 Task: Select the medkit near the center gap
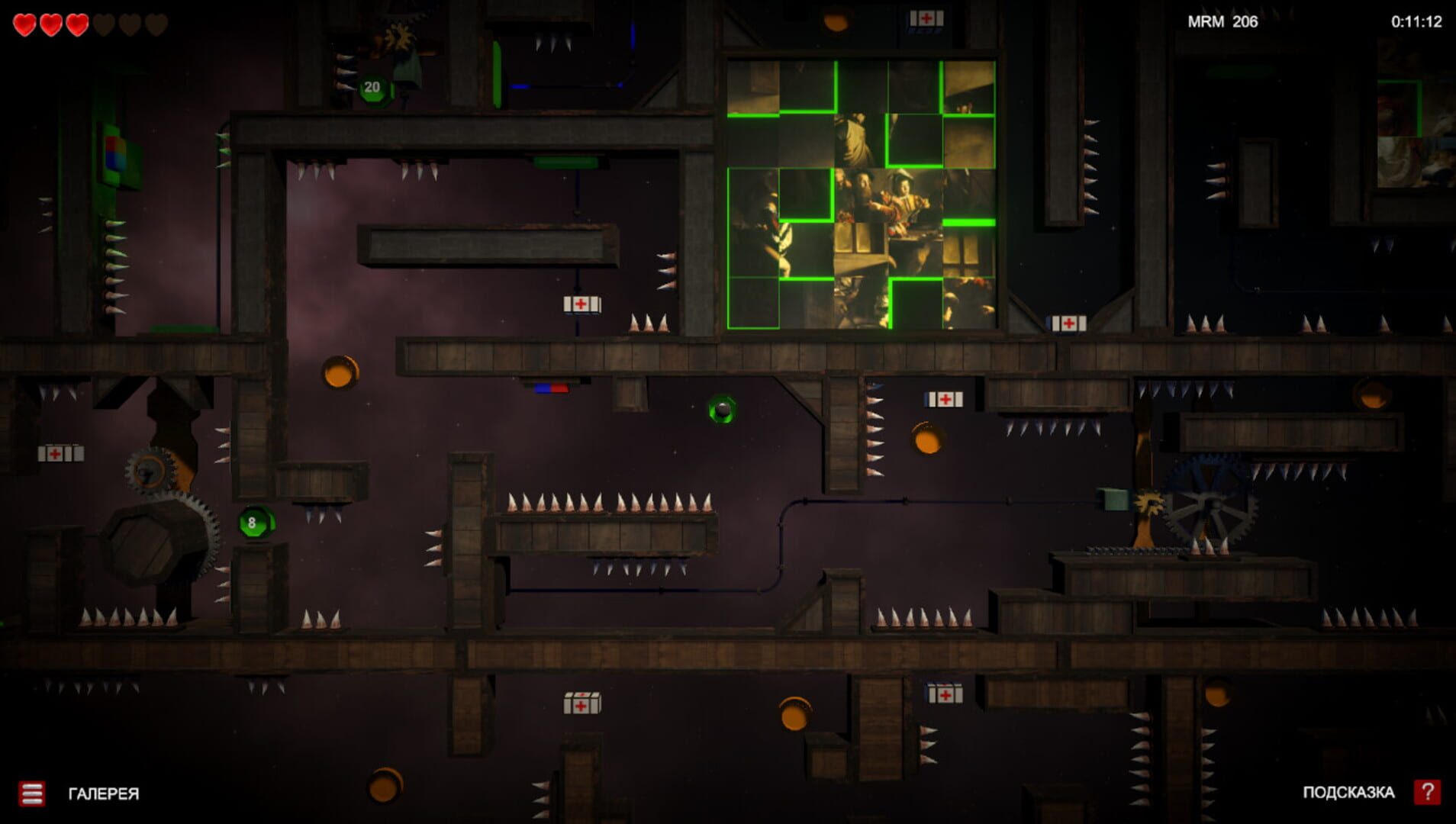click(x=581, y=303)
